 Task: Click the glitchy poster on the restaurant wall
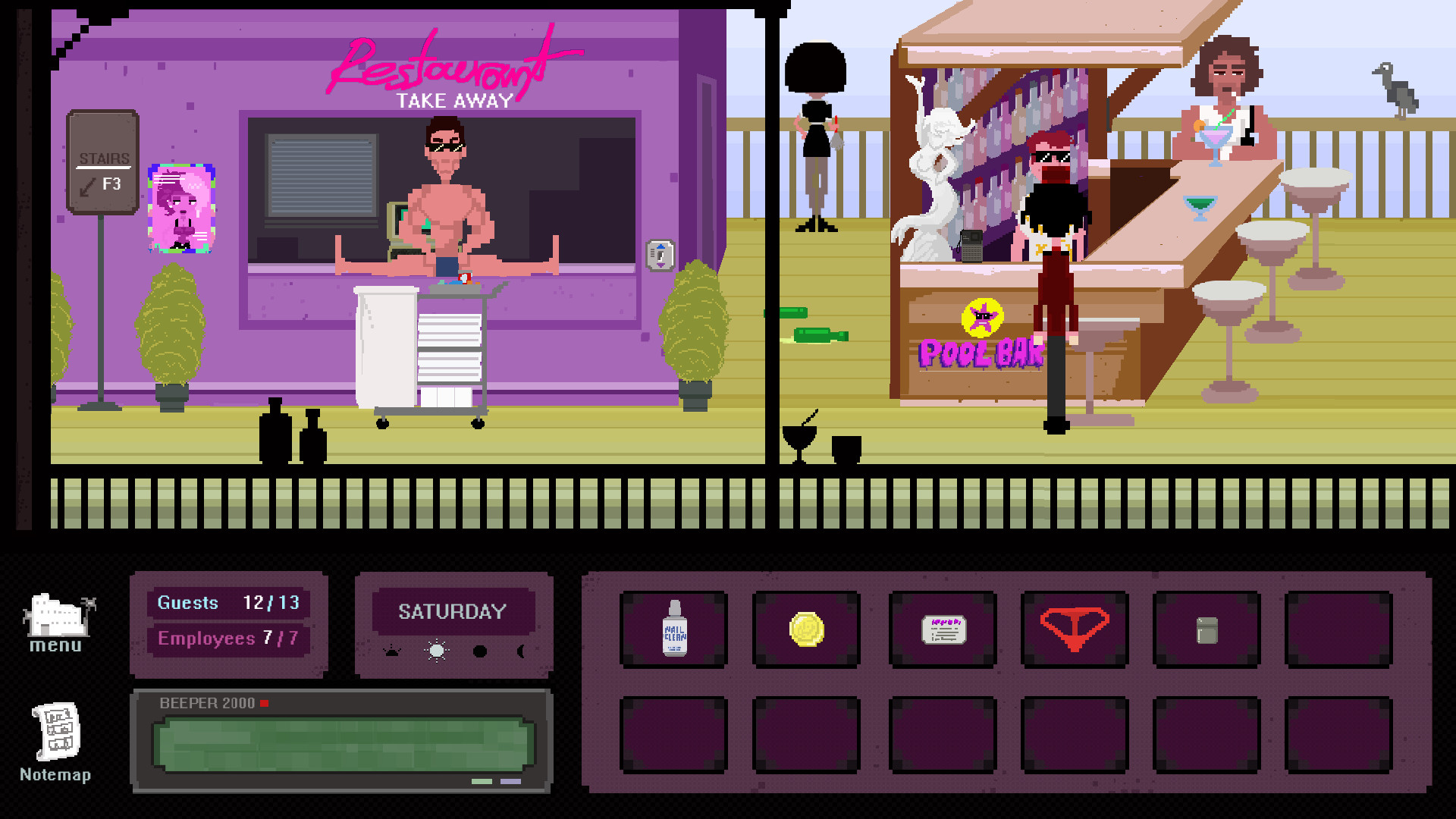pyautogui.click(x=180, y=206)
